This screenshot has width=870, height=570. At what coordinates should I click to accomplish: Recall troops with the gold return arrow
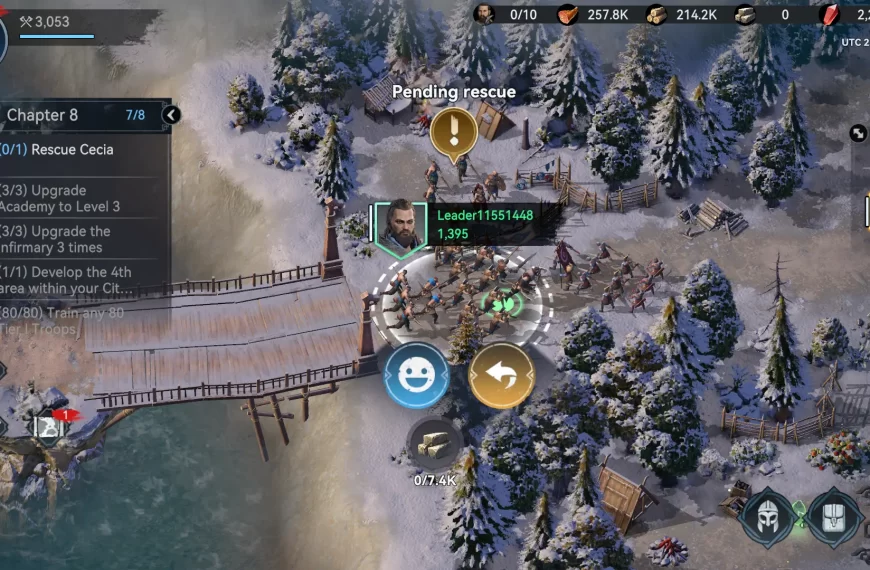501,375
